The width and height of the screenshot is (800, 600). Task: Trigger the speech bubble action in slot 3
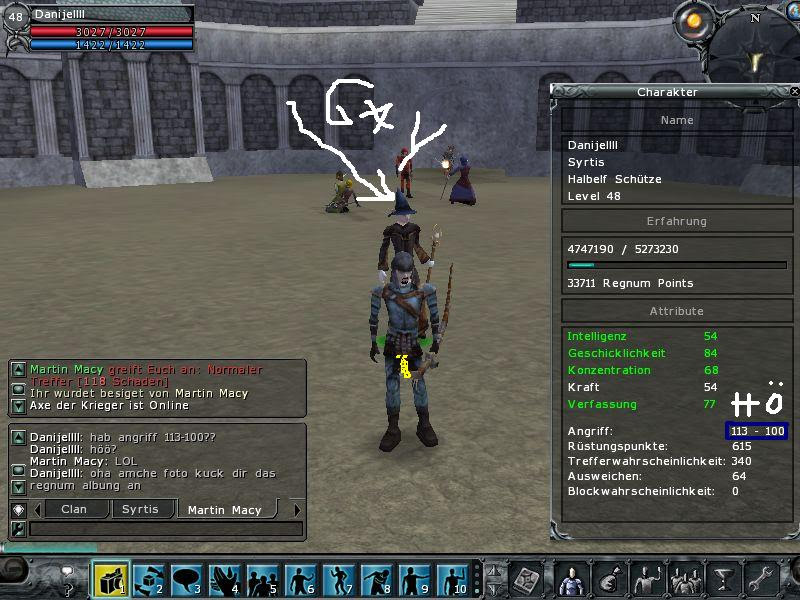[x=187, y=579]
